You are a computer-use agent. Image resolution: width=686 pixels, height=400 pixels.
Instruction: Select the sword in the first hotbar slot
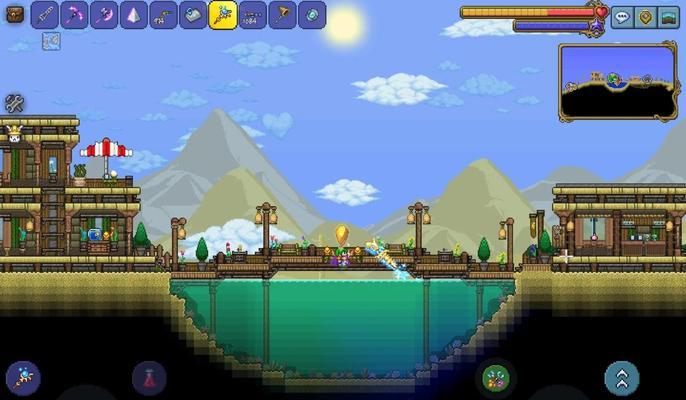click(x=45, y=15)
